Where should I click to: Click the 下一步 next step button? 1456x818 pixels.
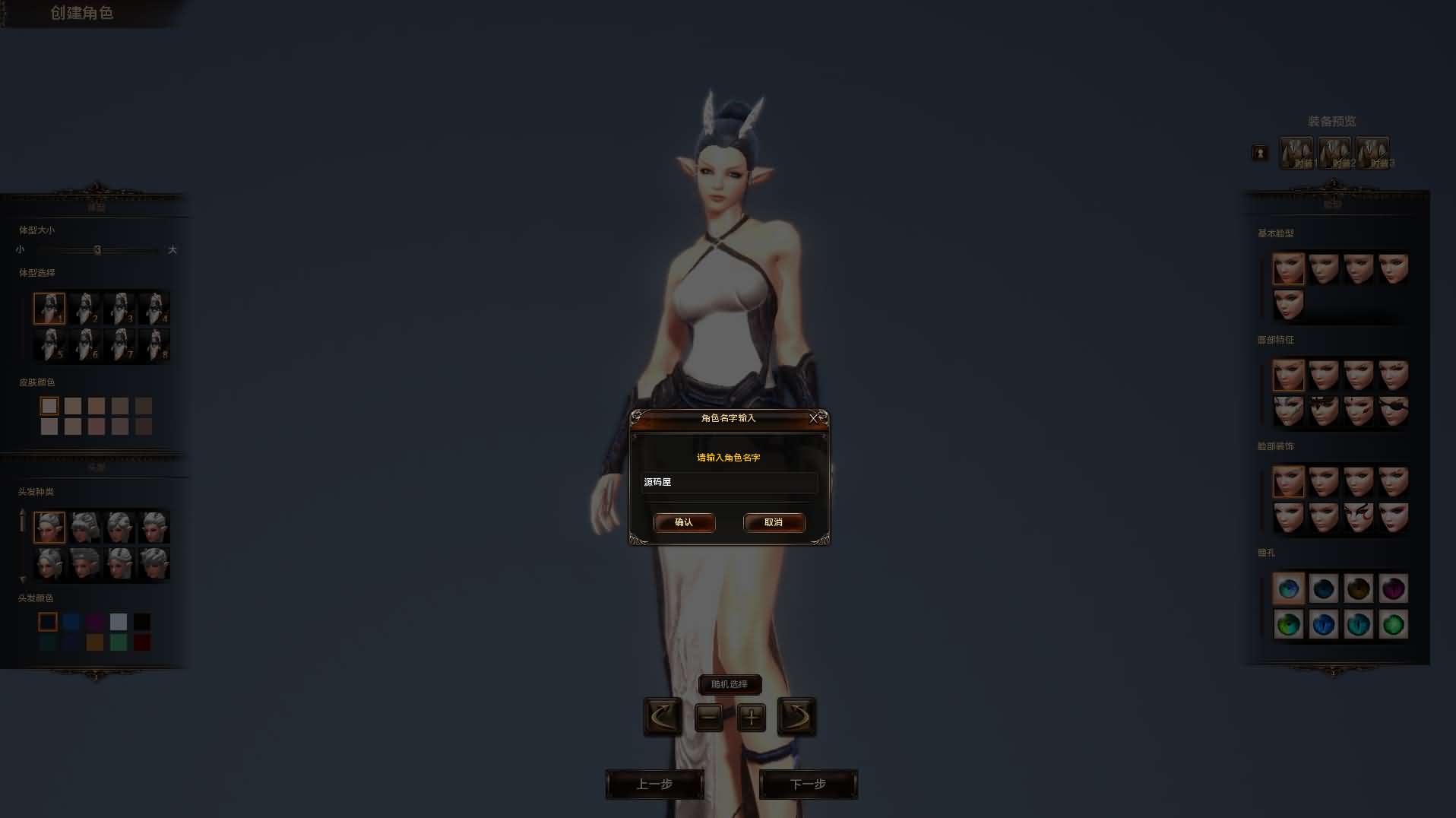(808, 784)
